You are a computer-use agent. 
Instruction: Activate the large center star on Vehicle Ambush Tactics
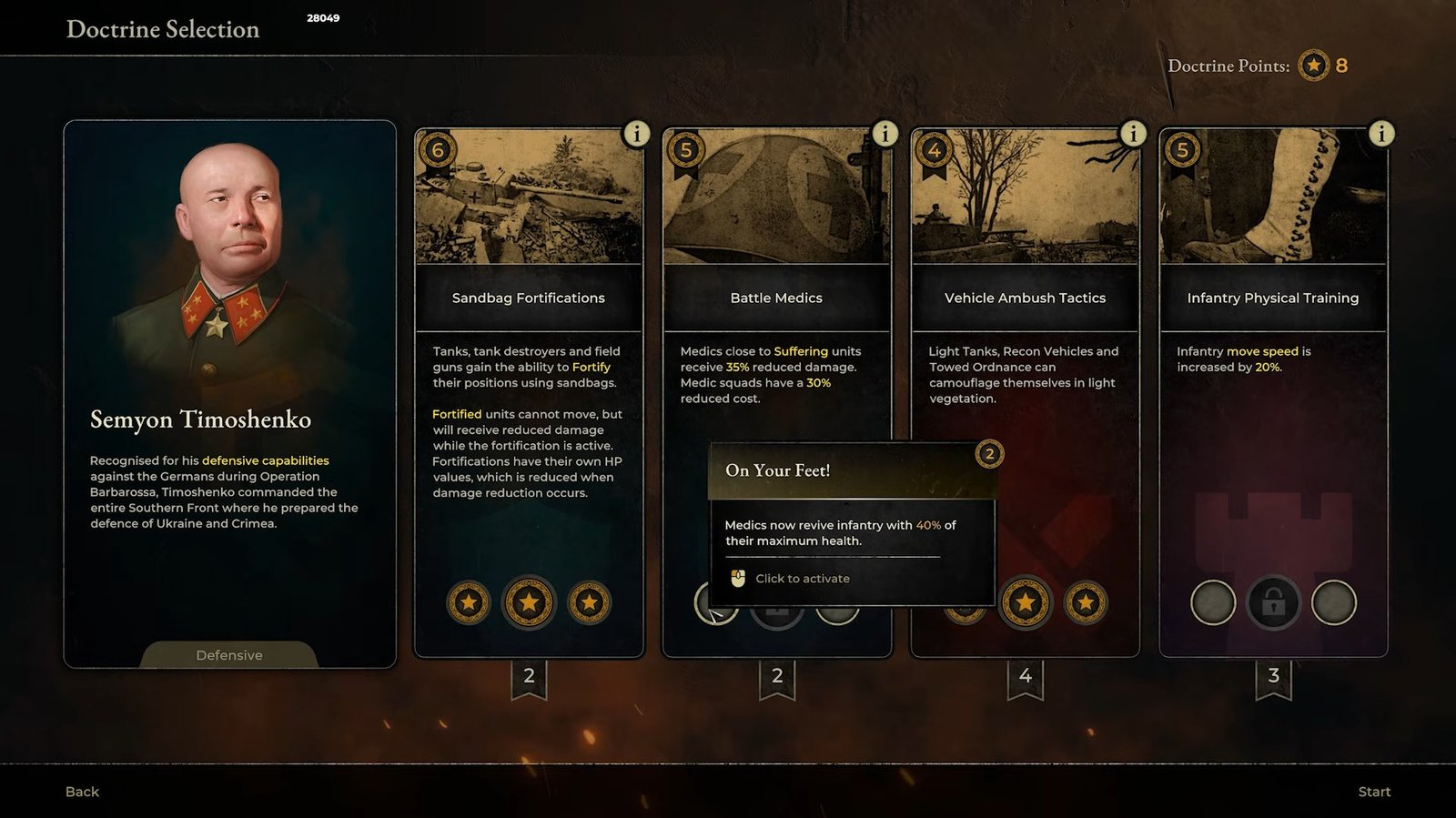pos(1026,602)
